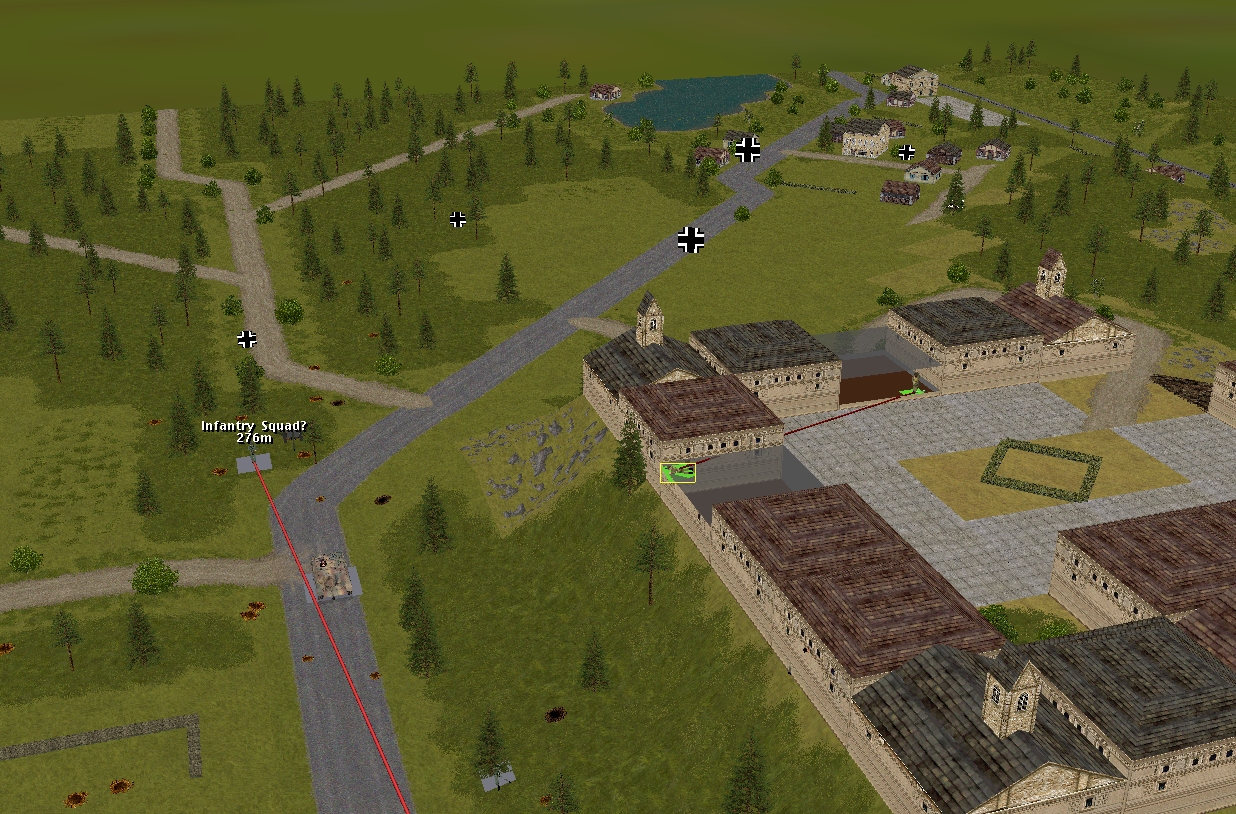Select the camouflaged tank on the grey base
The height and width of the screenshot is (814, 1236).
pyautogui.click(x=331, y=578)
